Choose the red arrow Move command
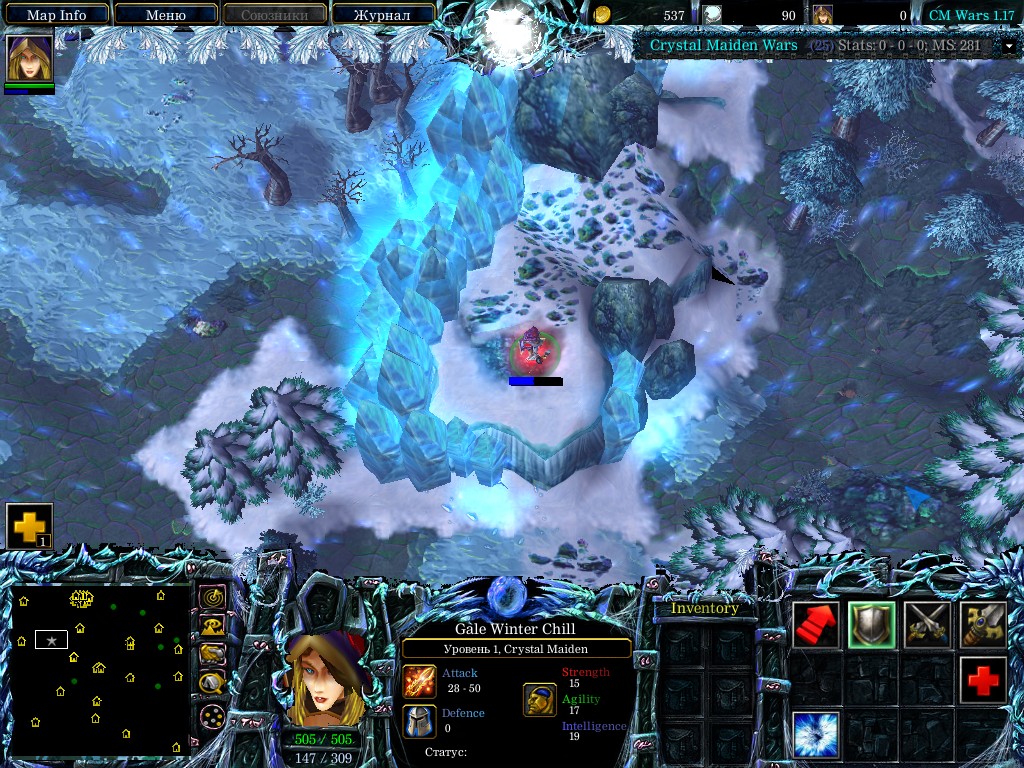This screenshot has height=768, width=1024. point(816,625)
